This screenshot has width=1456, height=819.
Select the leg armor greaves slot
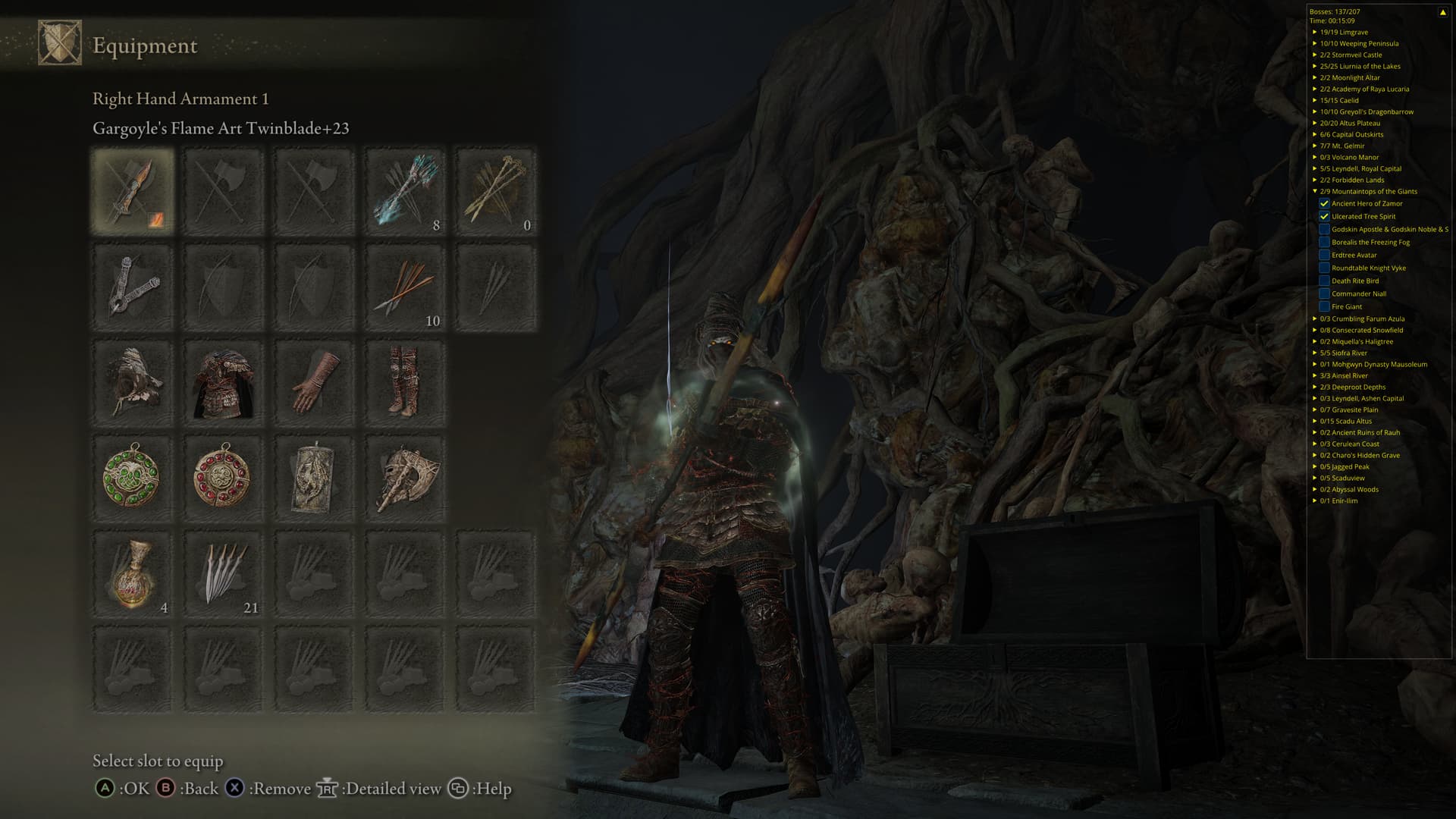[405, 382]
